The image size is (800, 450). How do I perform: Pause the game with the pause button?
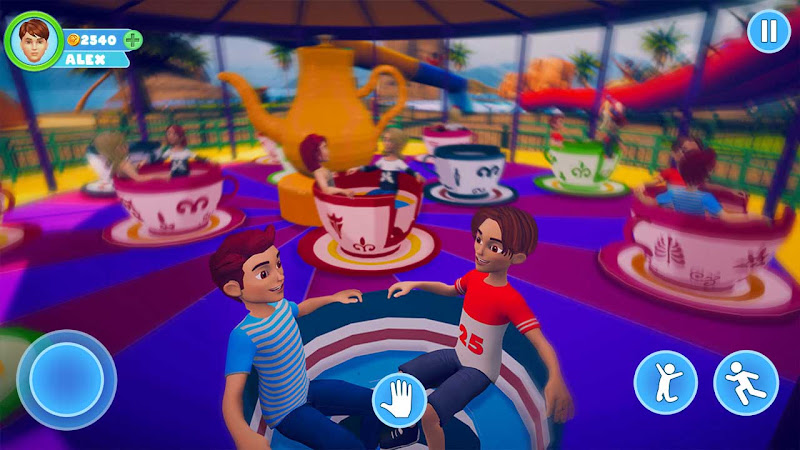click(x=768, y=31)
